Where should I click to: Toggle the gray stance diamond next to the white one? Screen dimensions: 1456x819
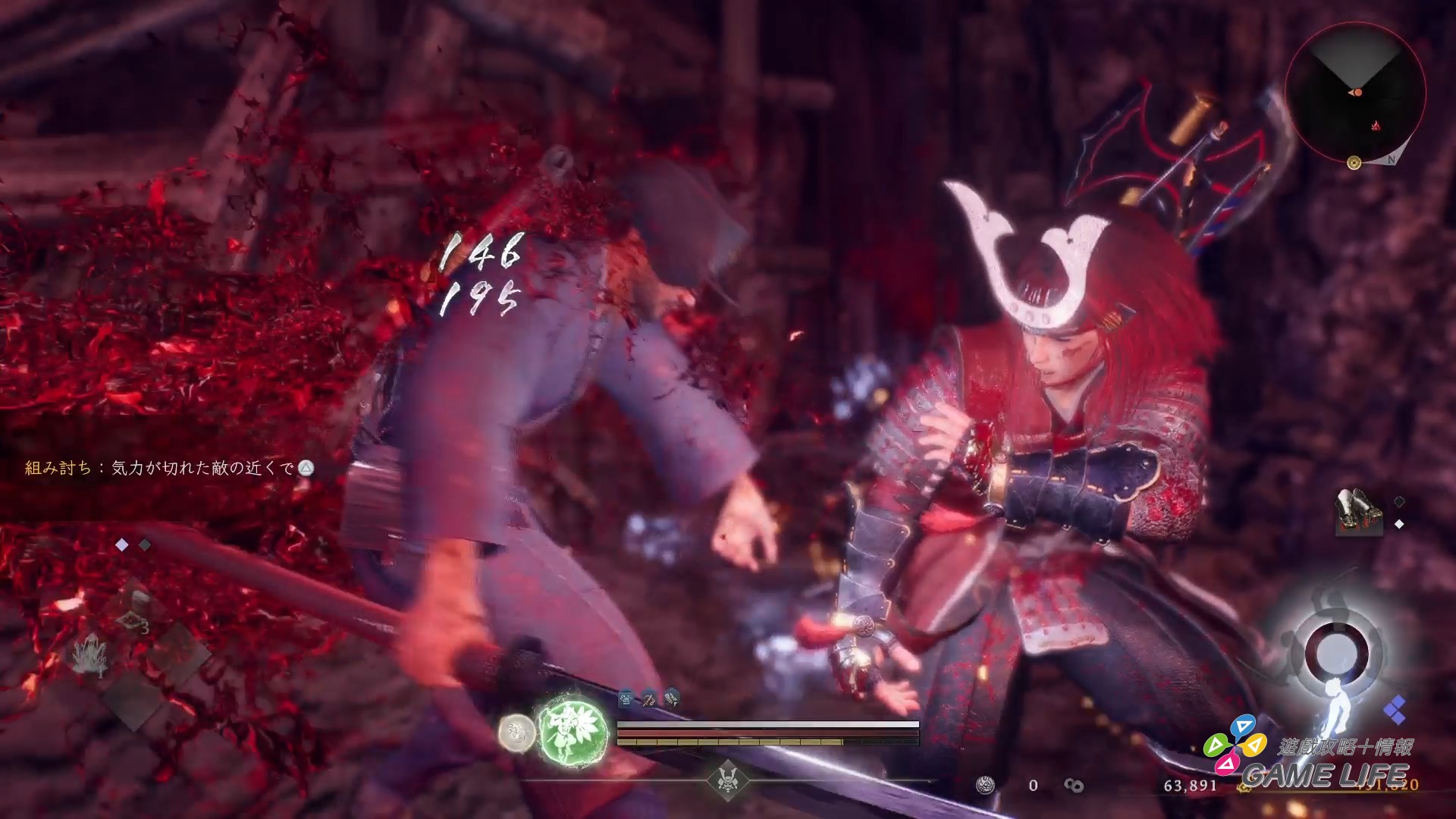(145, 544)
